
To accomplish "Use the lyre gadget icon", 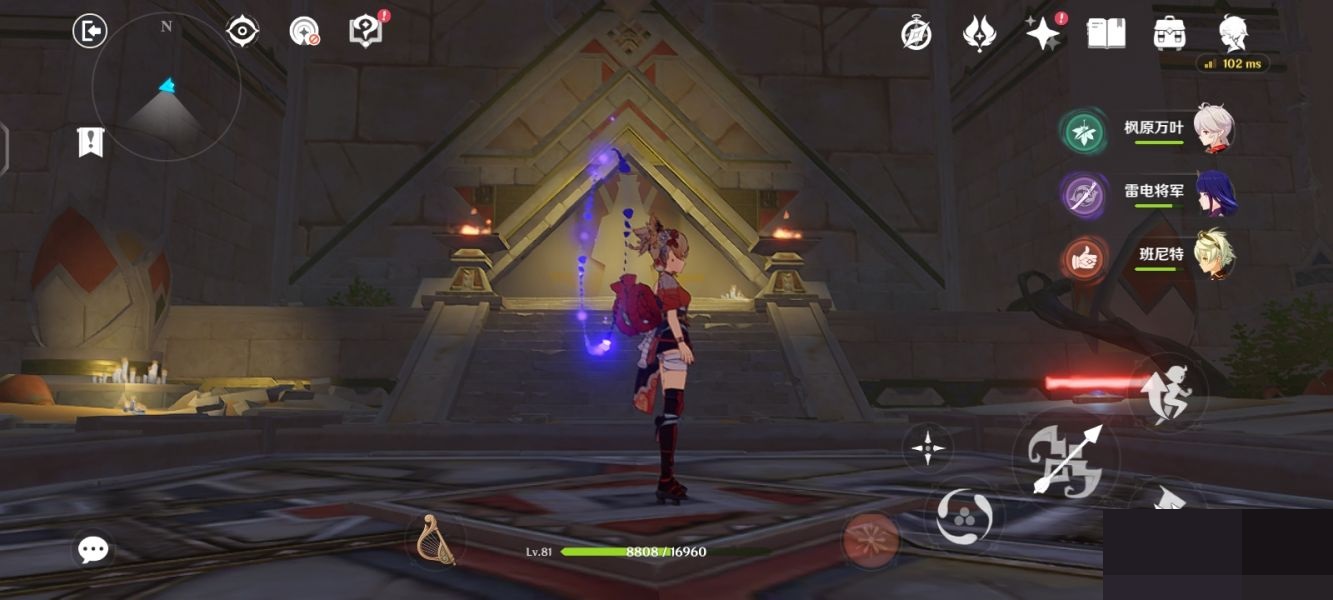I will [436, 539].
